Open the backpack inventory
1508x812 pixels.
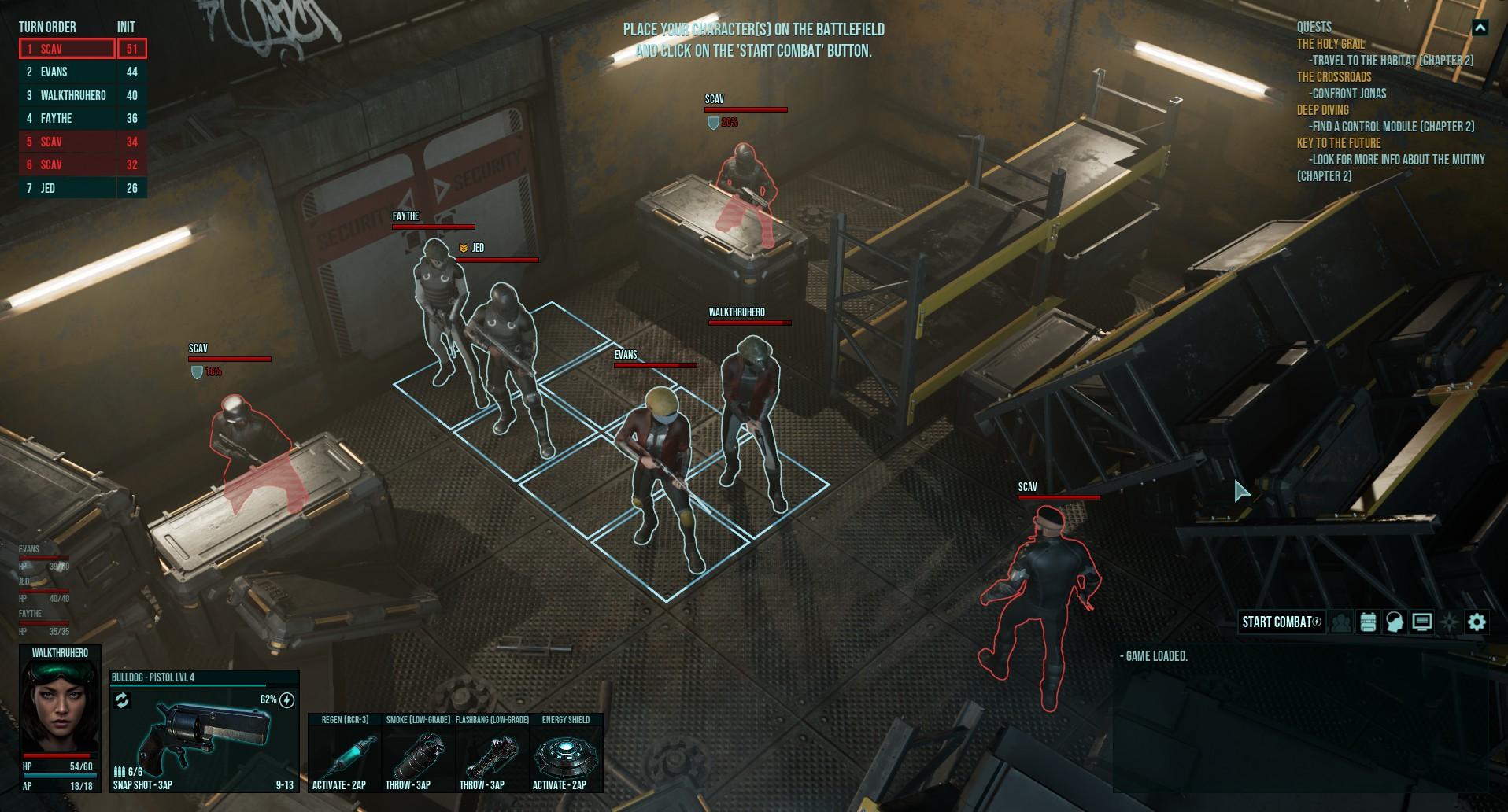pyautogui.click(x=1368, y=622)
